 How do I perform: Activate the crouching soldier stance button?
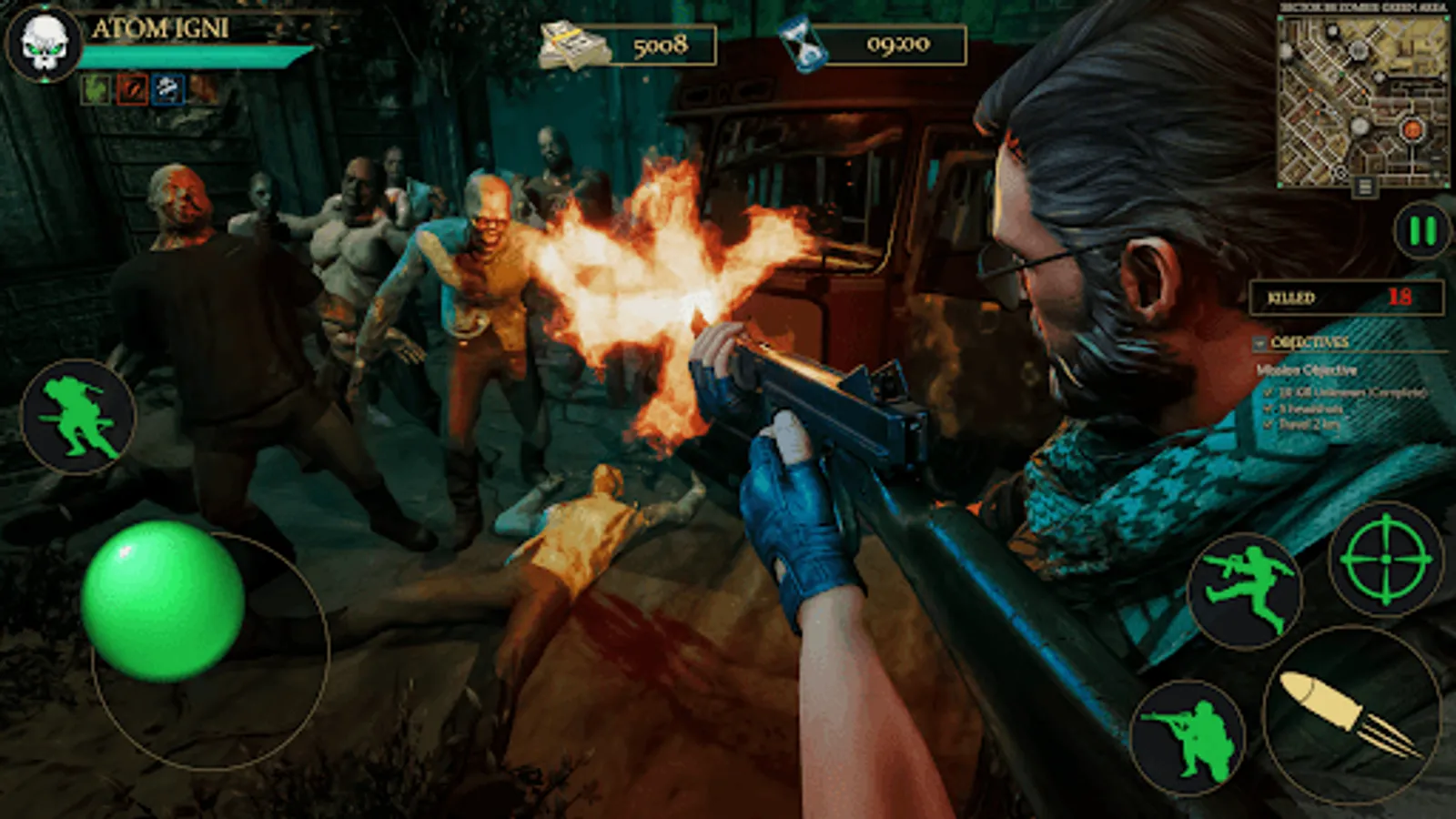[1188, 737]
